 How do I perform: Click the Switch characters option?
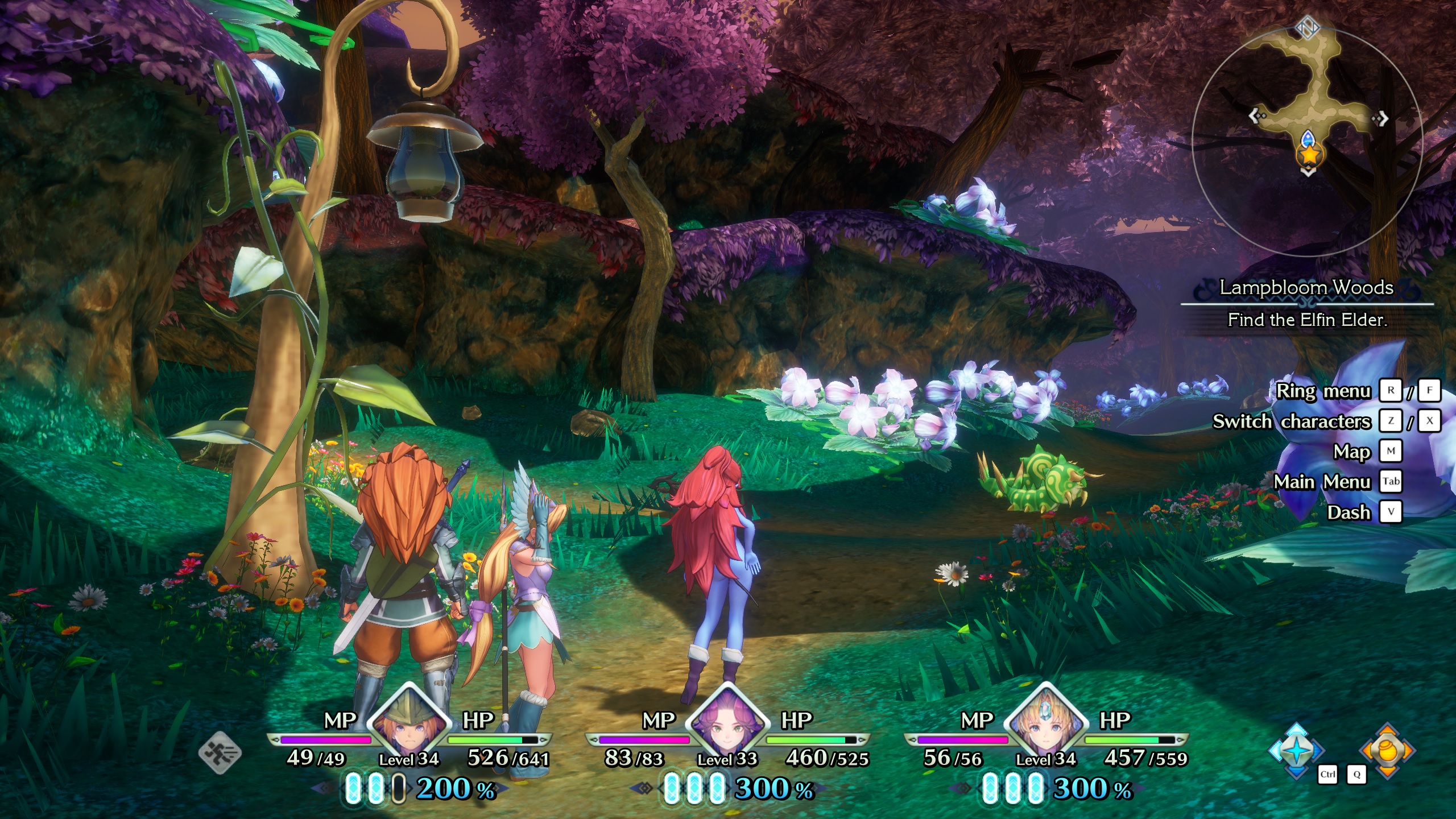(1292, 421)
